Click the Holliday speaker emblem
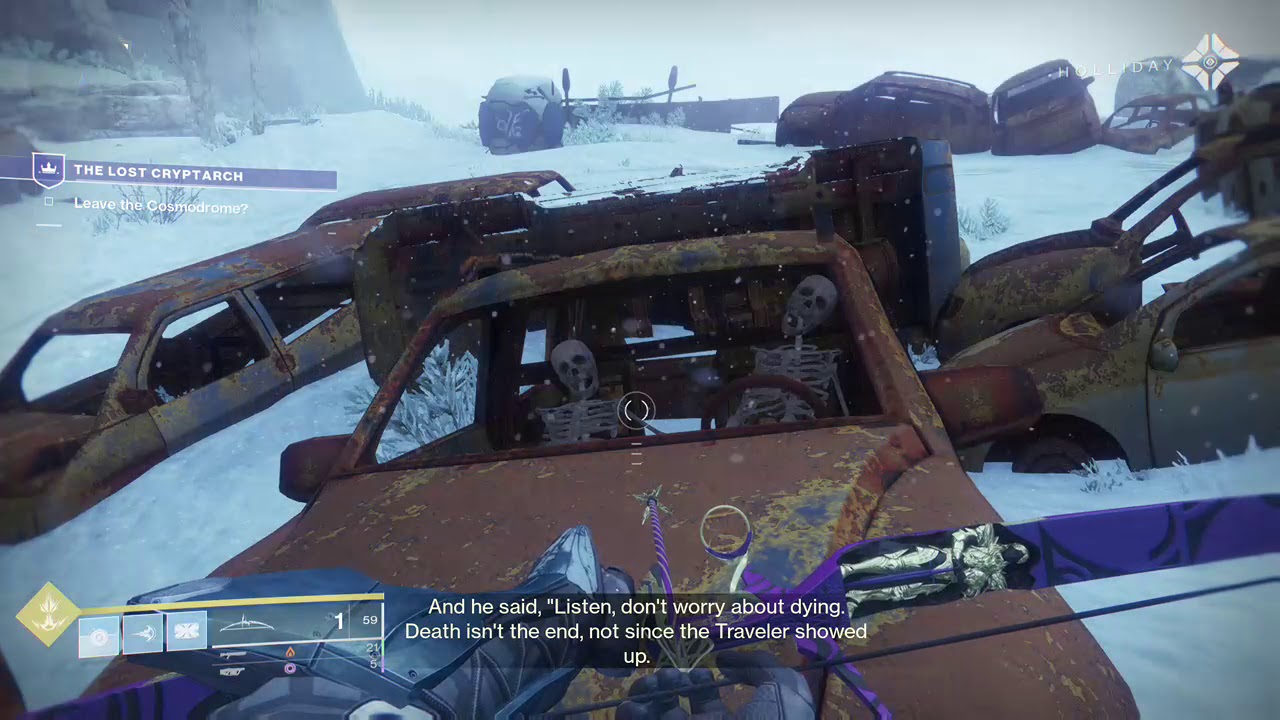Image resolution: width=1280 pixels, height=720 pixels. pyautogui.click(x=1211, y=62)
